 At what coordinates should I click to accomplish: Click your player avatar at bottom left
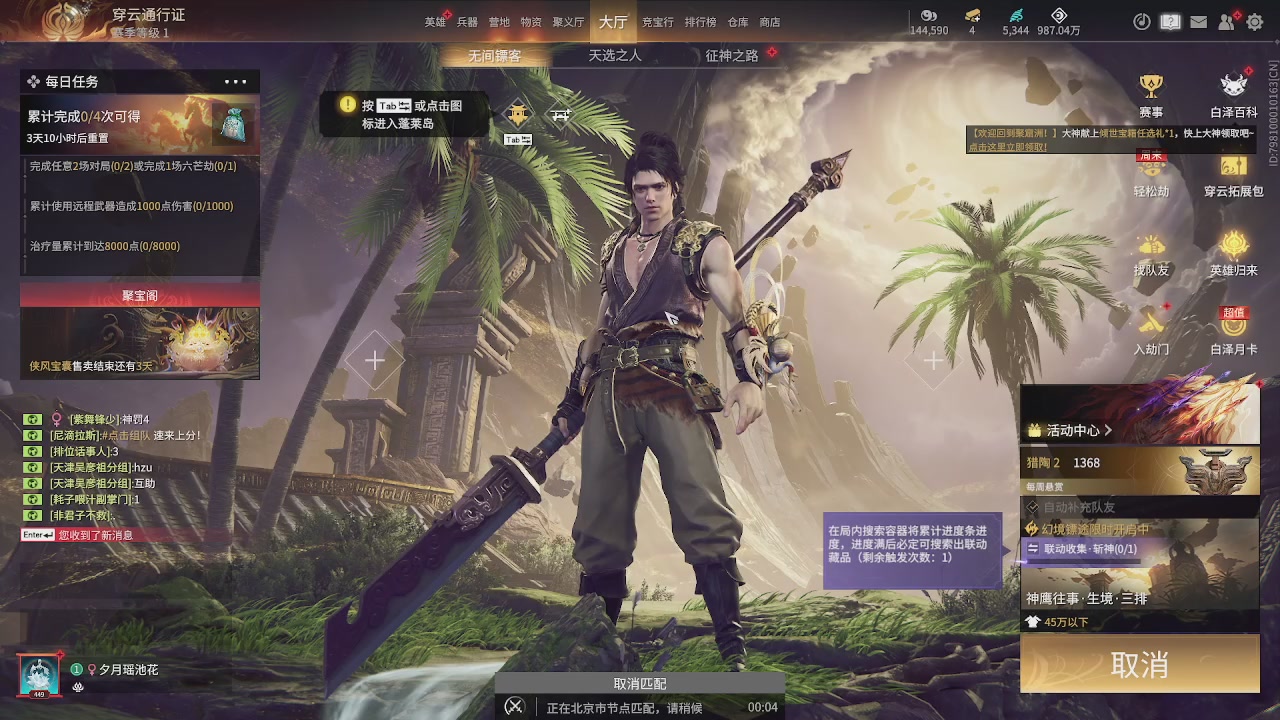pos(38,673)
